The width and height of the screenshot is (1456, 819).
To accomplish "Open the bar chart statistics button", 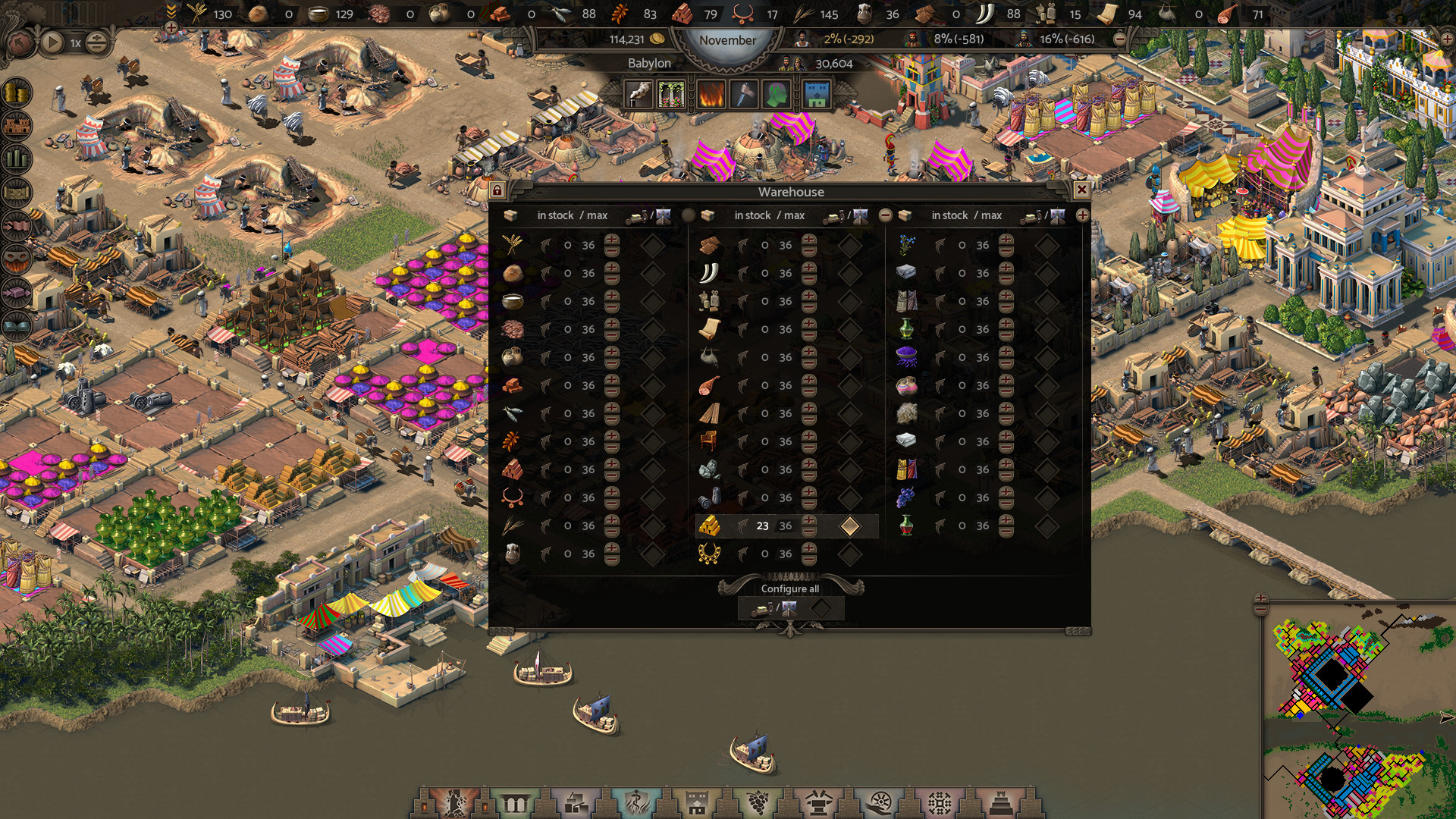I will pyautogui.click(x=17, y=158).
